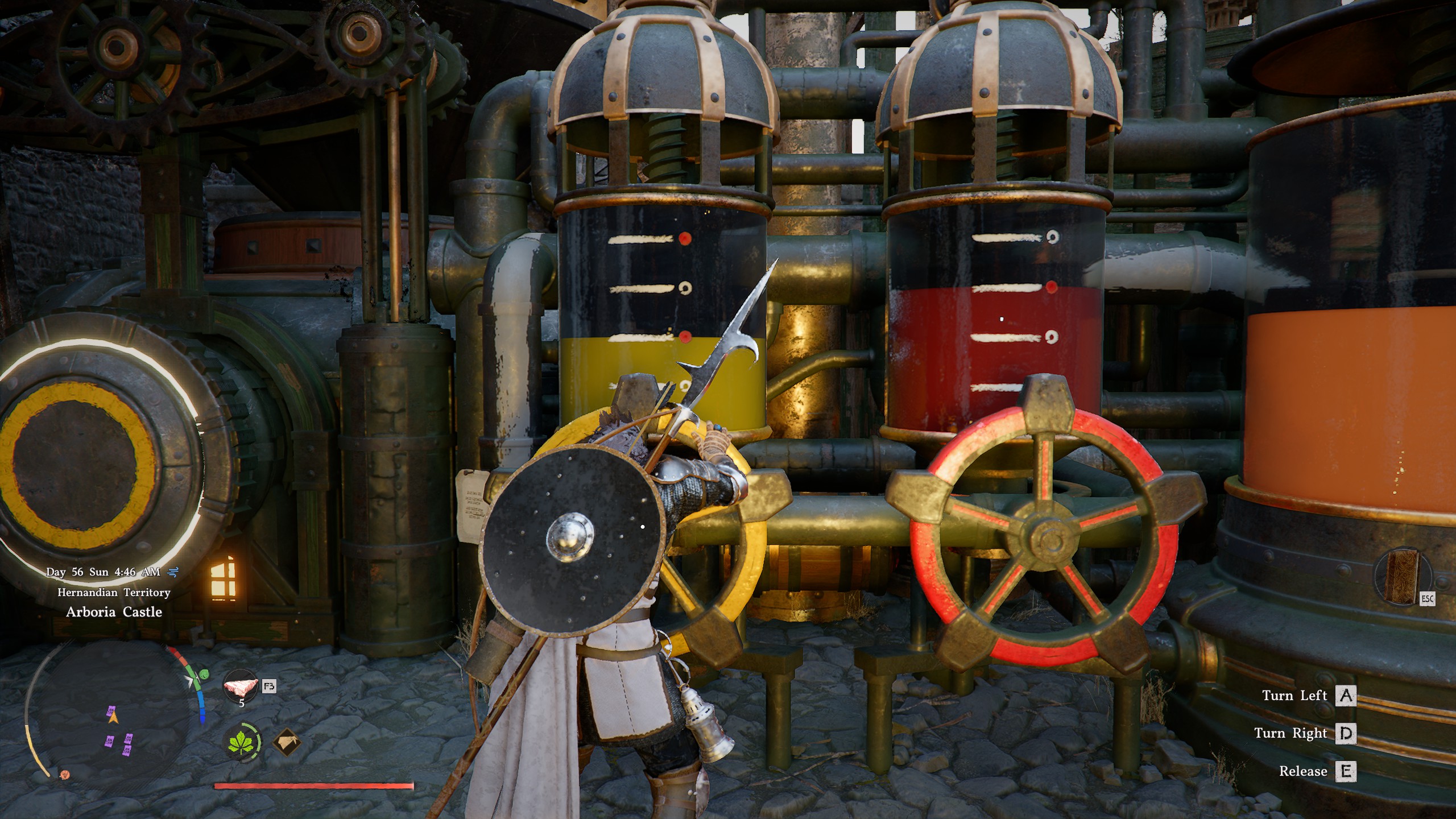The width and height of the screenshot is (1456, 819).
Task: Click the E key icon beside Release
Action: [x=1347, y=772]
